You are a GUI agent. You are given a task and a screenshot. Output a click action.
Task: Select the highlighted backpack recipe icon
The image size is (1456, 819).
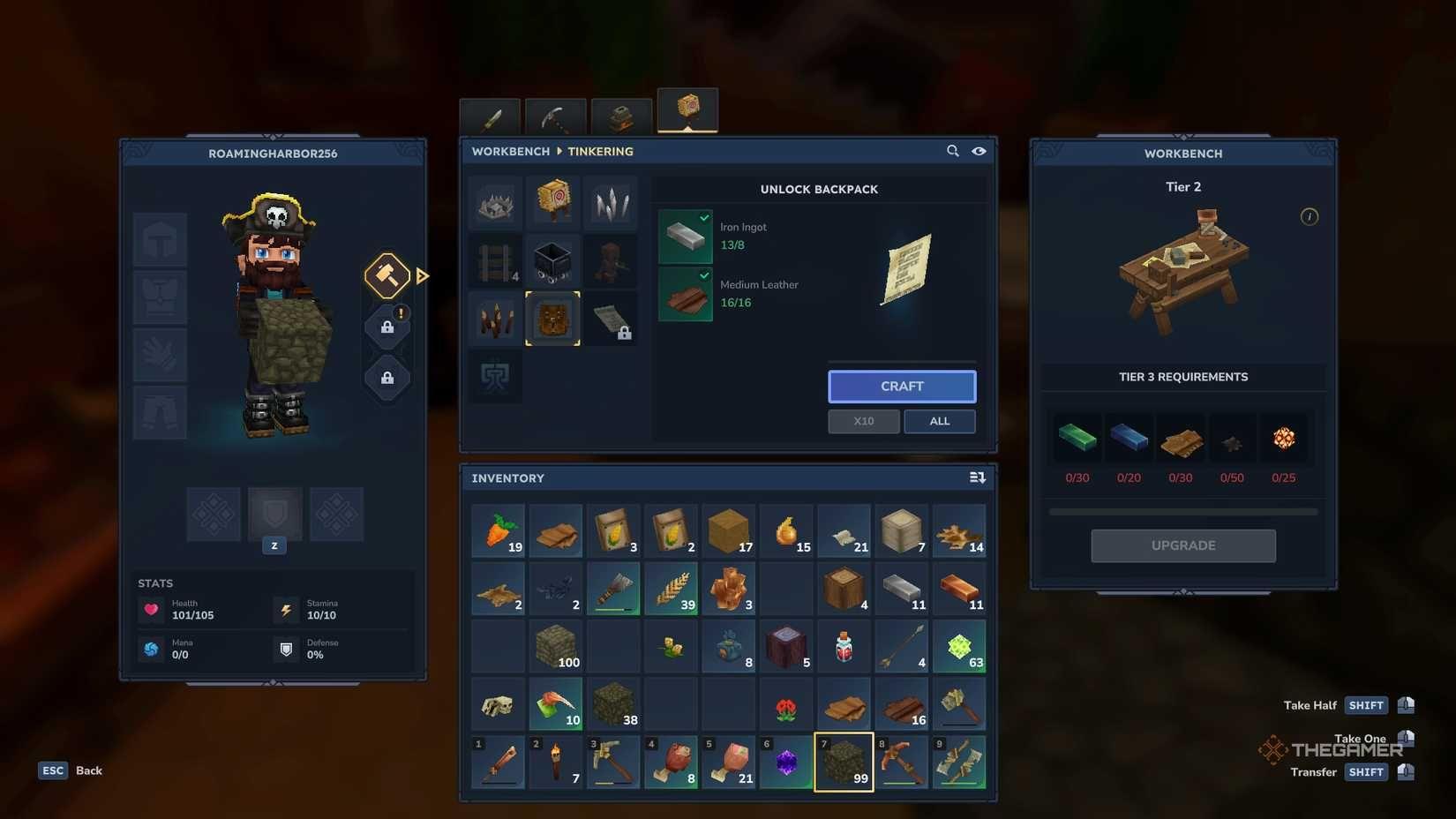coord(553,318)
